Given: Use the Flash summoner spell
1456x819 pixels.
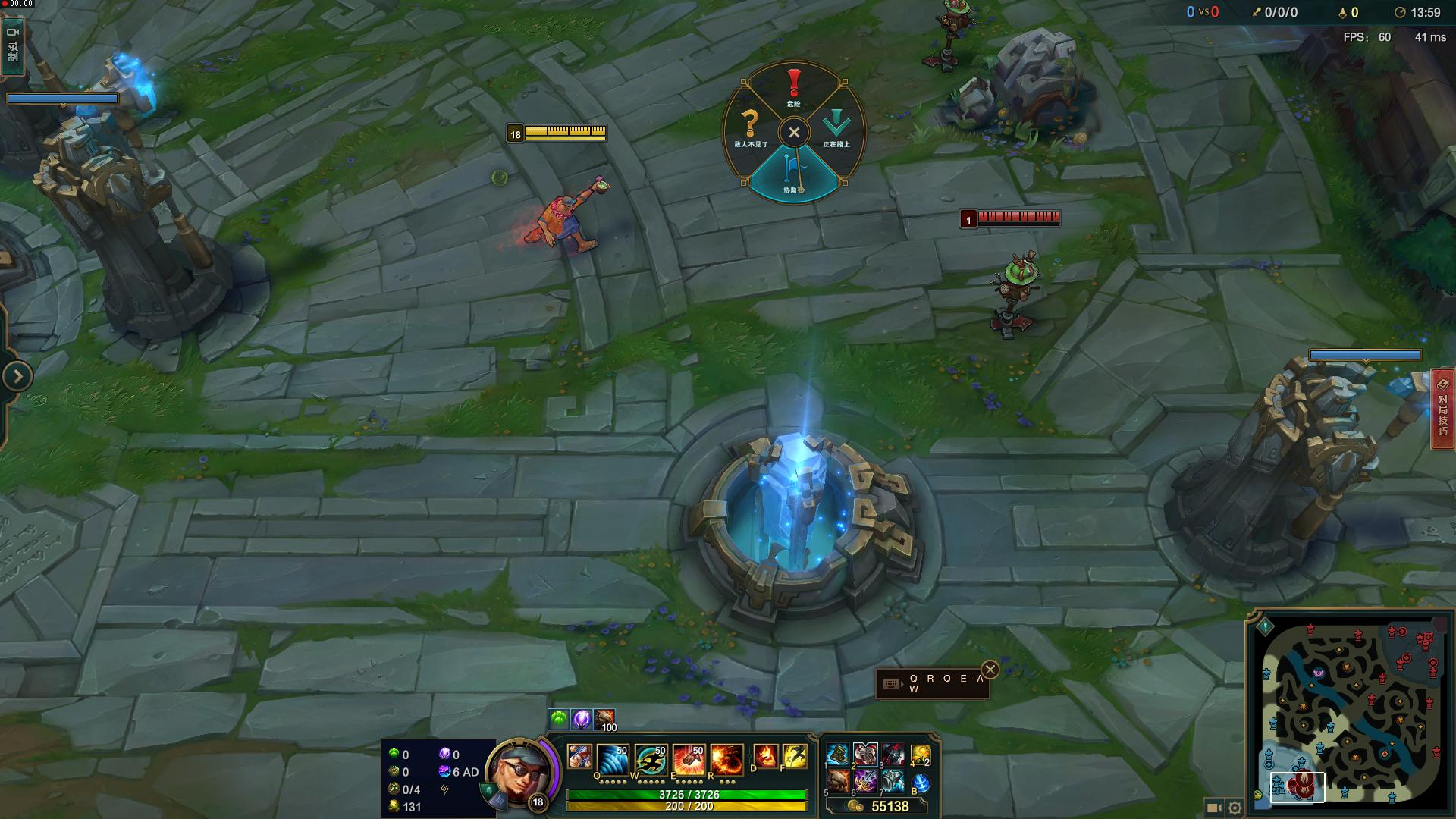Looking at the screenshot, I should (794, 757).
